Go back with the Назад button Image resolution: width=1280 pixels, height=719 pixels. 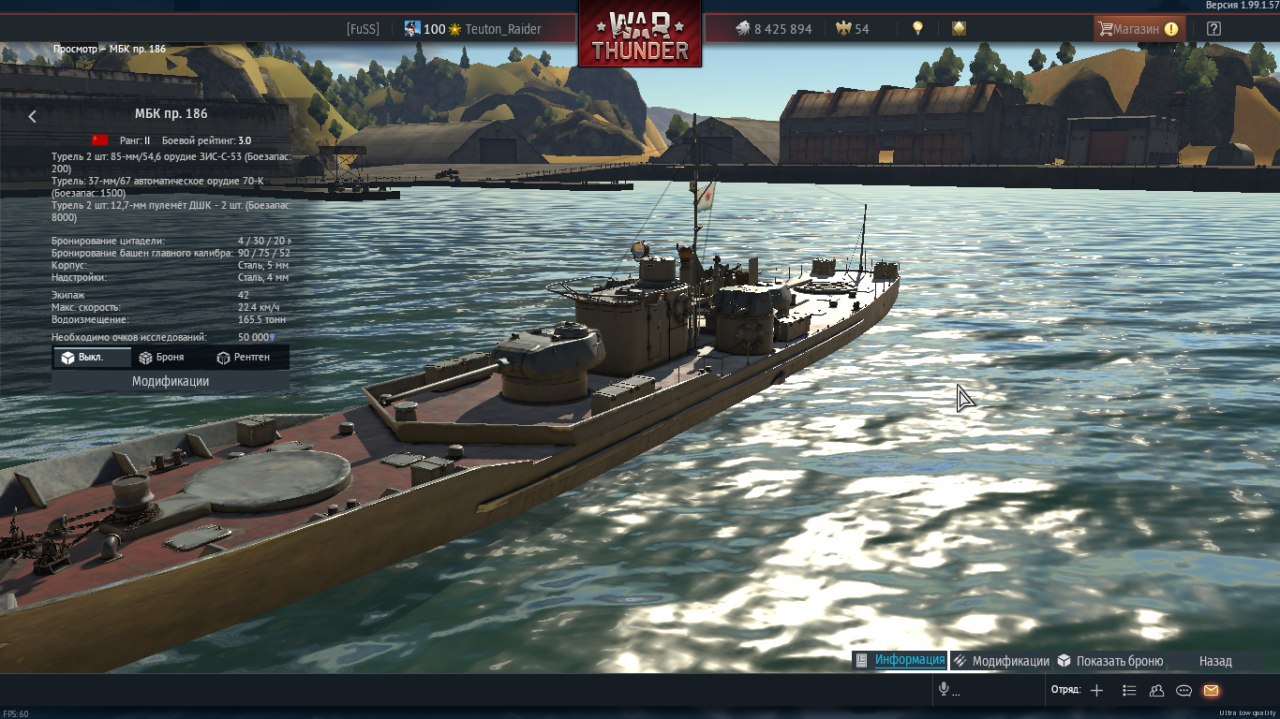pos(1215,661)
